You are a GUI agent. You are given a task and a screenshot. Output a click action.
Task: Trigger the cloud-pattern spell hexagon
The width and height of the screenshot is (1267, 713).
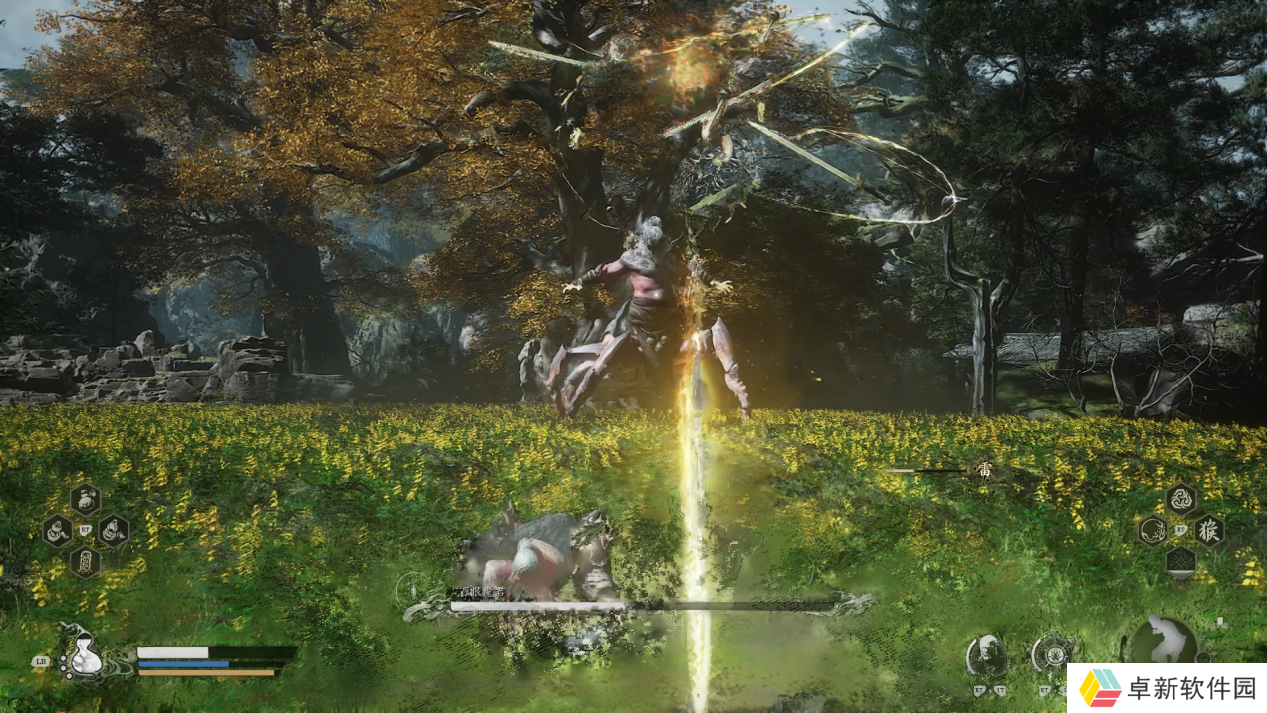(x=1181, y=561)
